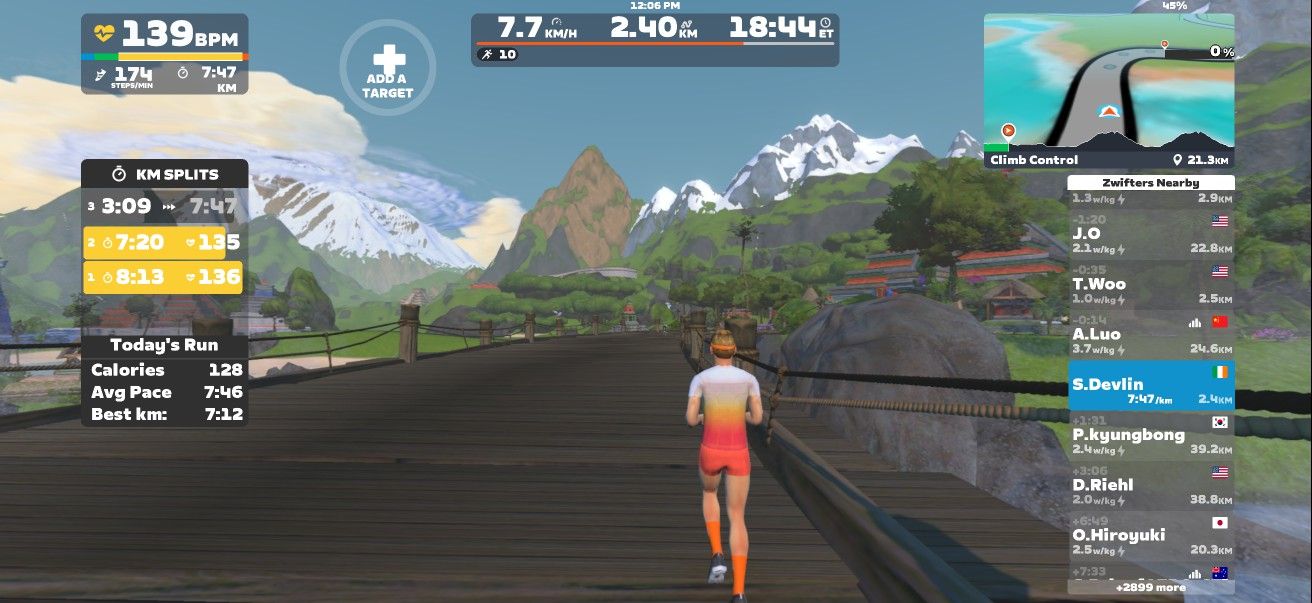Click the highlighted S.Devlin row
1312x603 pixels.
(1150, 387)
